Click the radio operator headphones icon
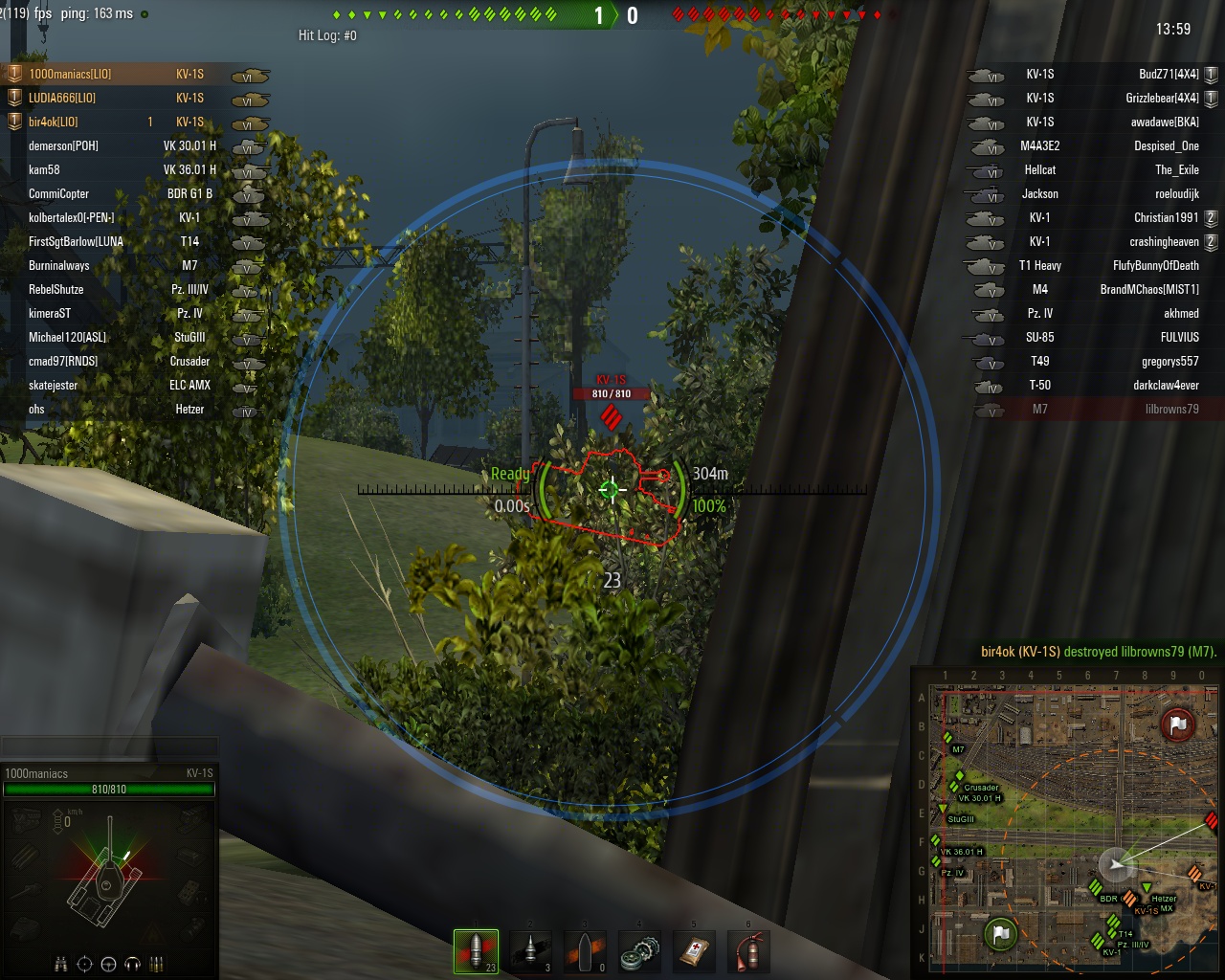This screenshot has width=1225, height=980. (x=133, y=964)
